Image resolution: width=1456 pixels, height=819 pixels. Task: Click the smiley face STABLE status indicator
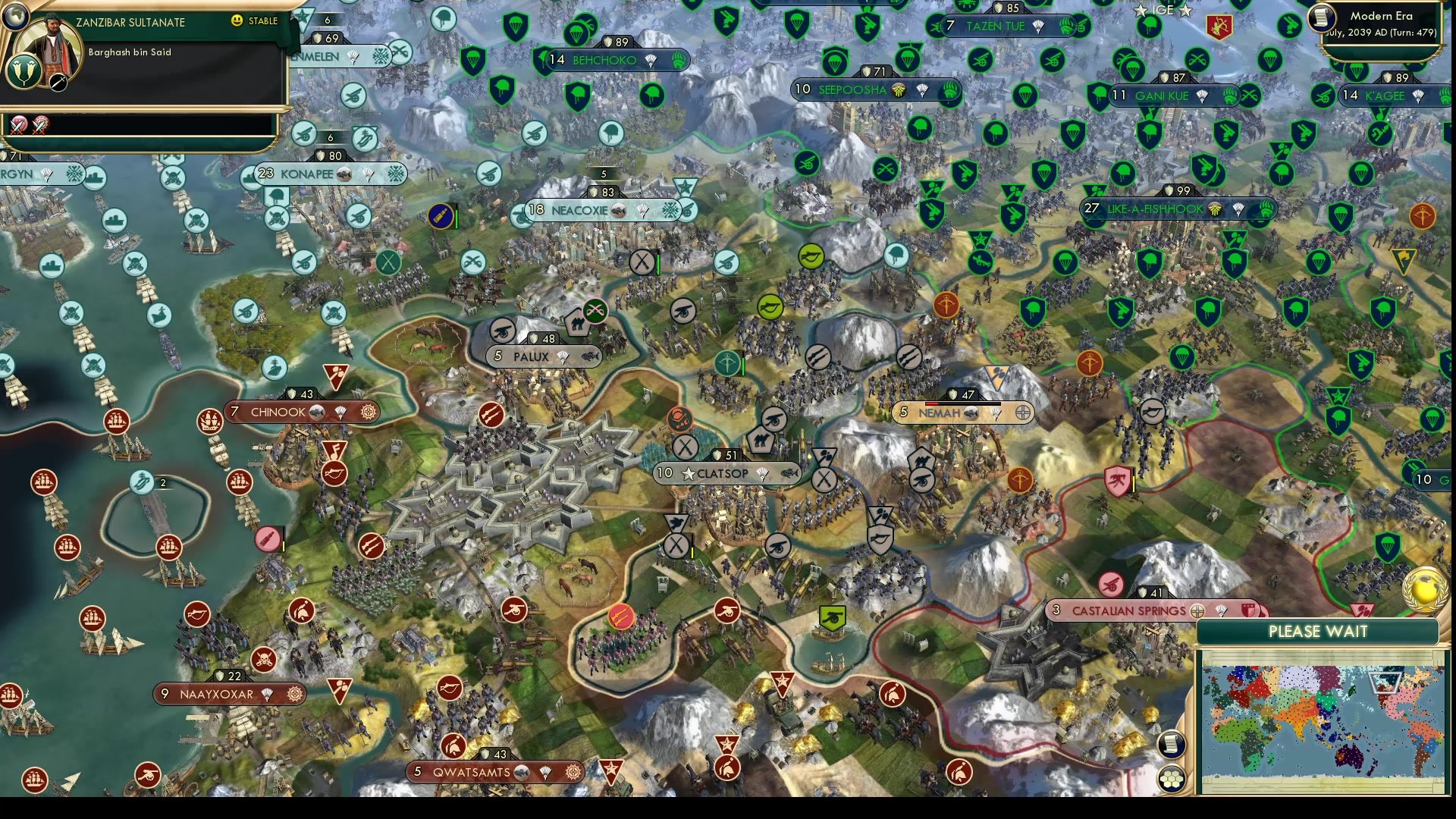237,20
